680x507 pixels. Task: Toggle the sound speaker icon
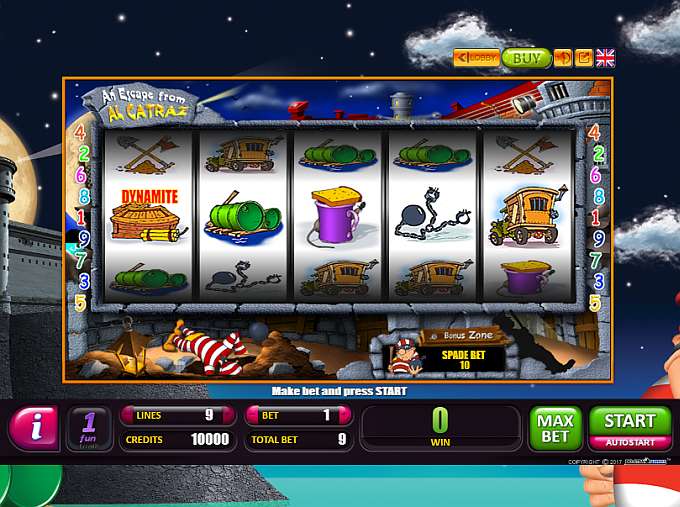click(563, 58)
